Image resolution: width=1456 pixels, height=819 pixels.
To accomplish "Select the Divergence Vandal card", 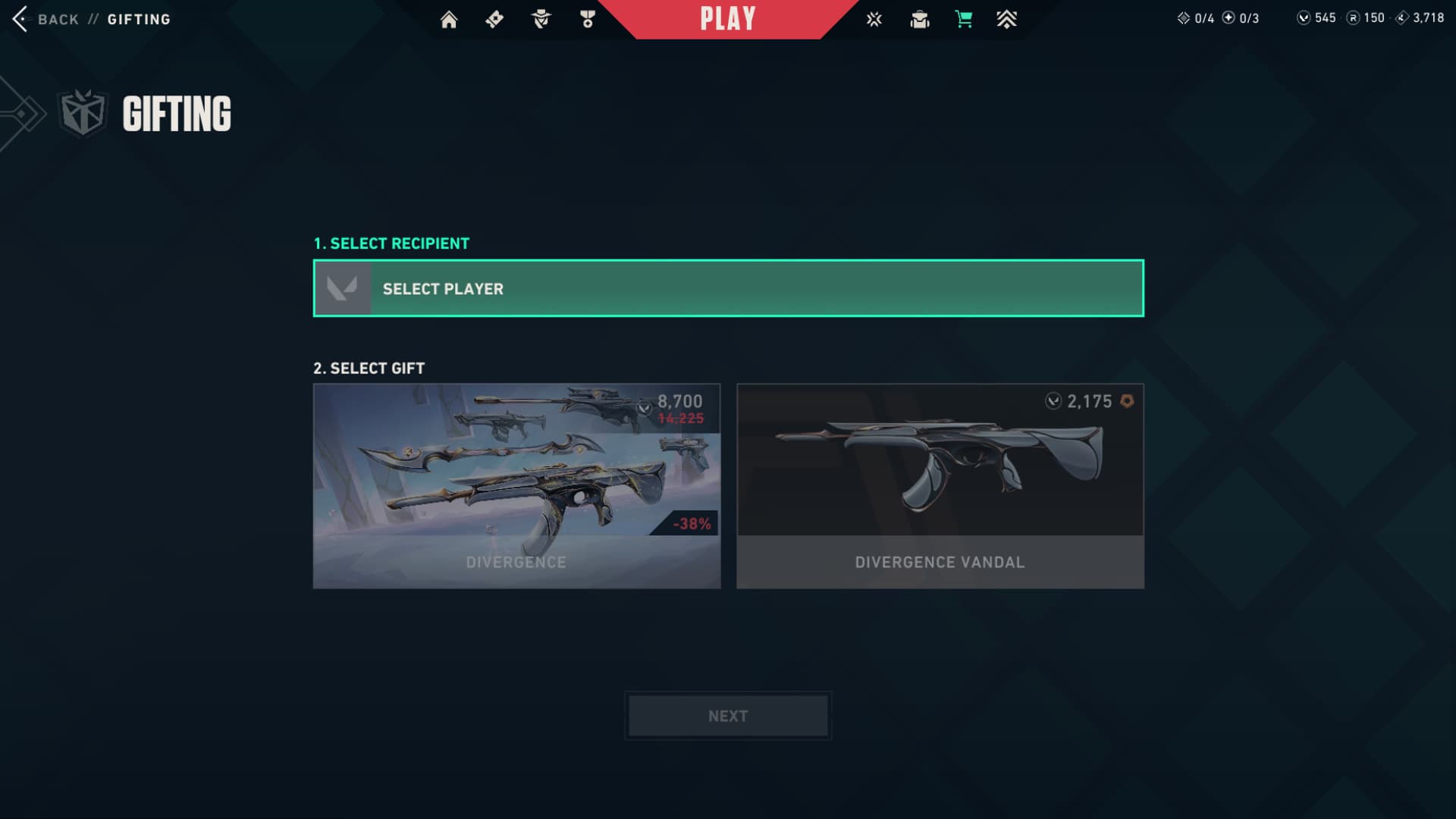I will [940, 485].
